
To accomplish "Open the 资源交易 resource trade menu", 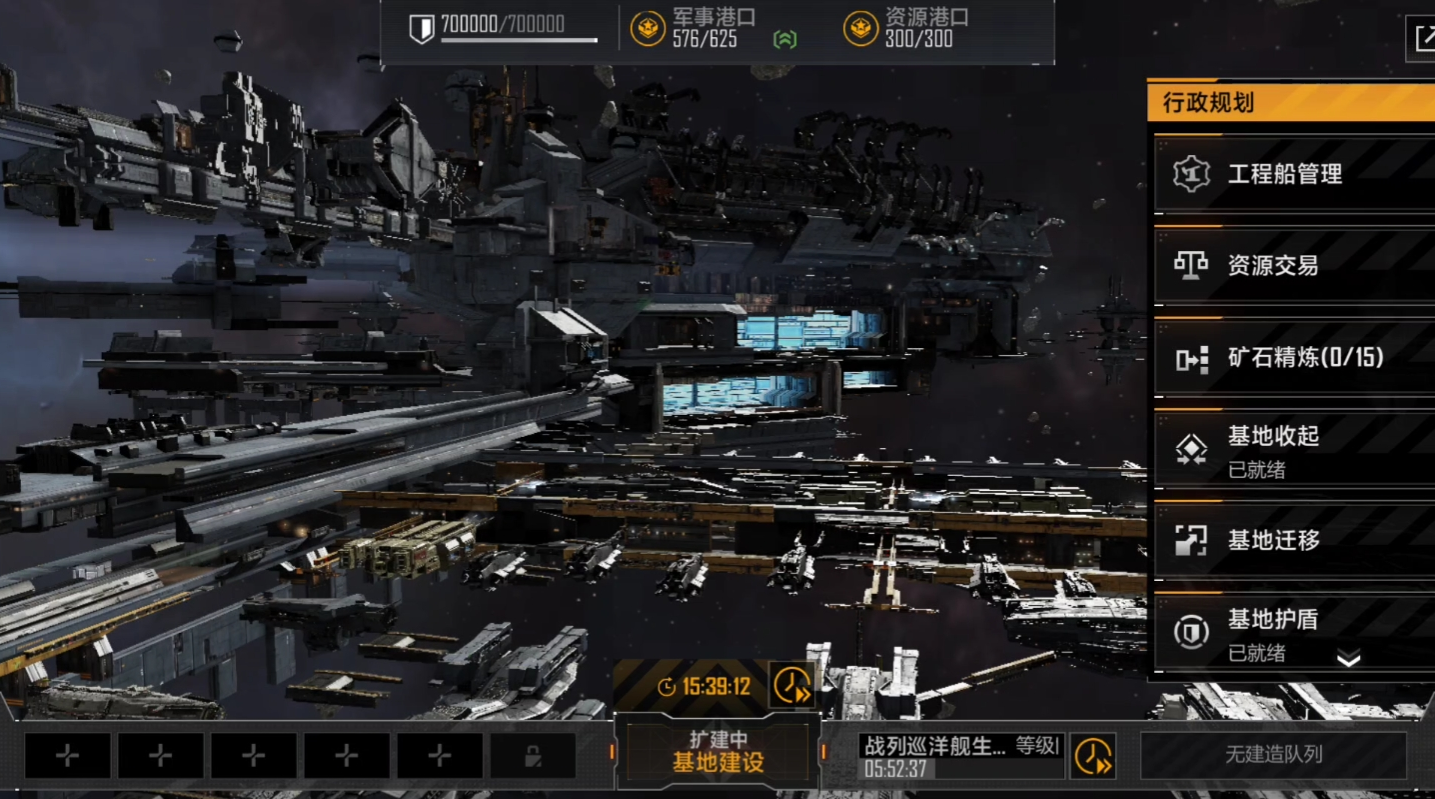I will (x=1292, y=266).
